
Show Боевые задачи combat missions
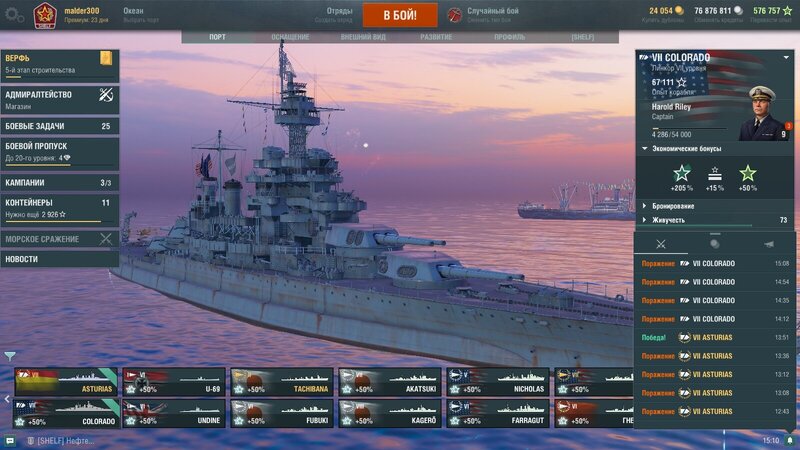(x=59, y=127)
